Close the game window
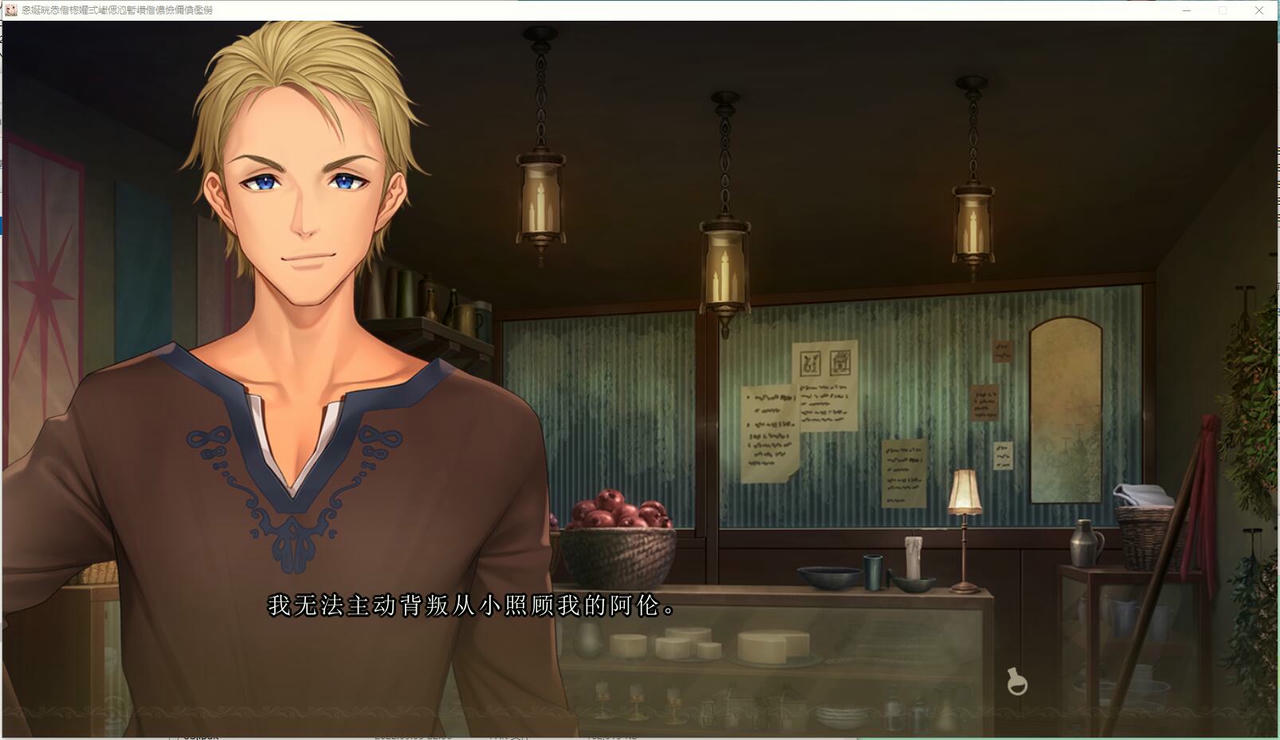This screenshot has width=1280, height=740. point(1259,10)
